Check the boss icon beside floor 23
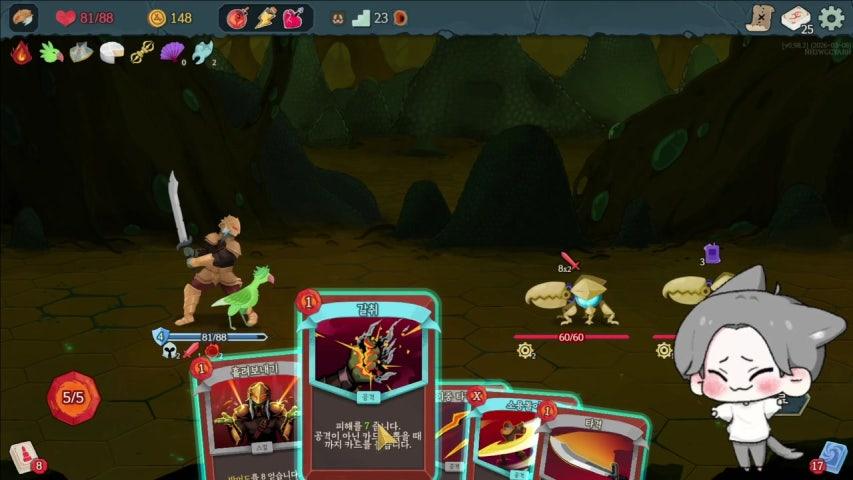Viewport: 853px width, 480px height. click(x=399, y=18)
